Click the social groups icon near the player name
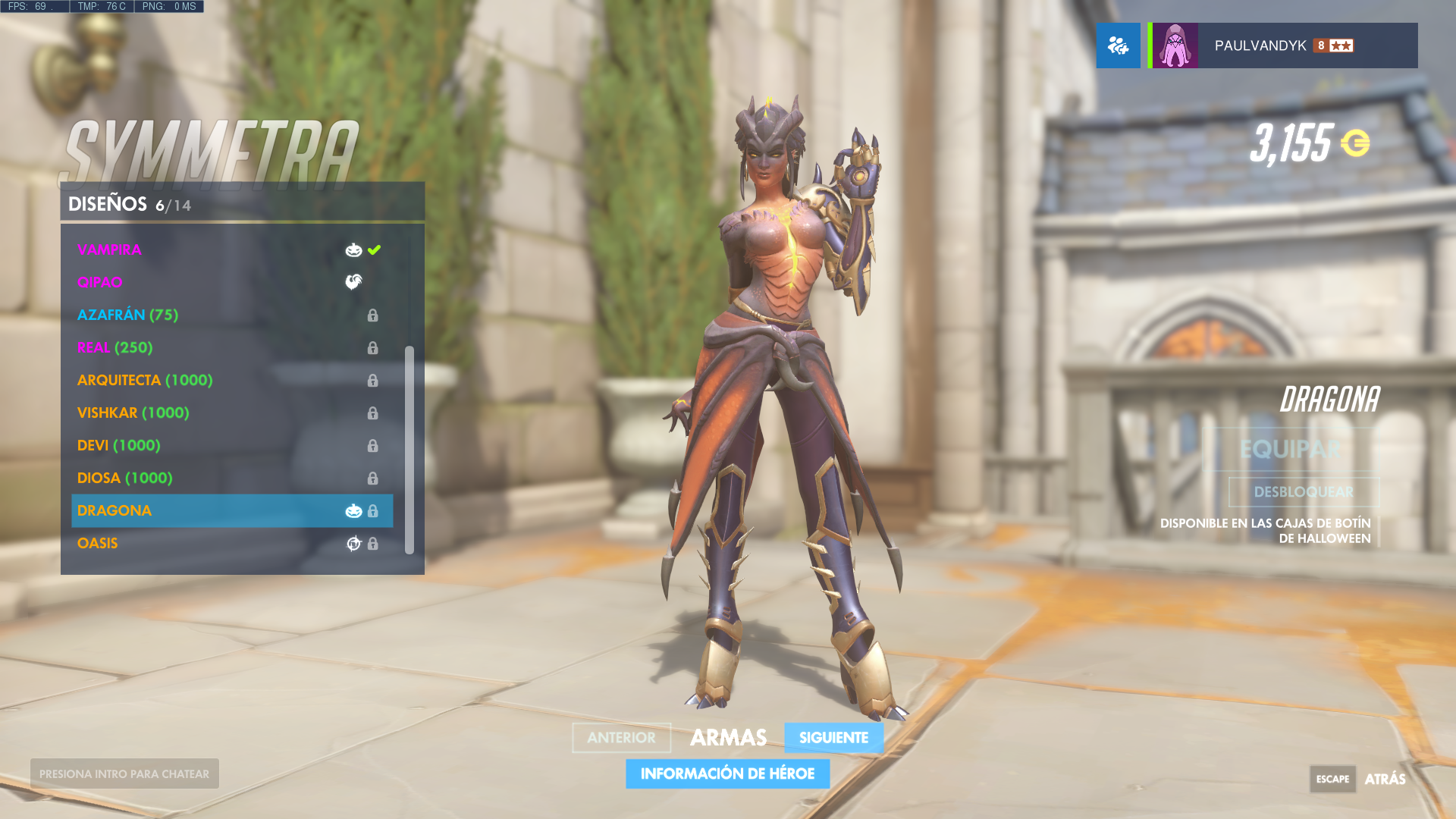The width and height of the screenshot is (1456, 819). pyautogui.click(x=1118, y=45)
